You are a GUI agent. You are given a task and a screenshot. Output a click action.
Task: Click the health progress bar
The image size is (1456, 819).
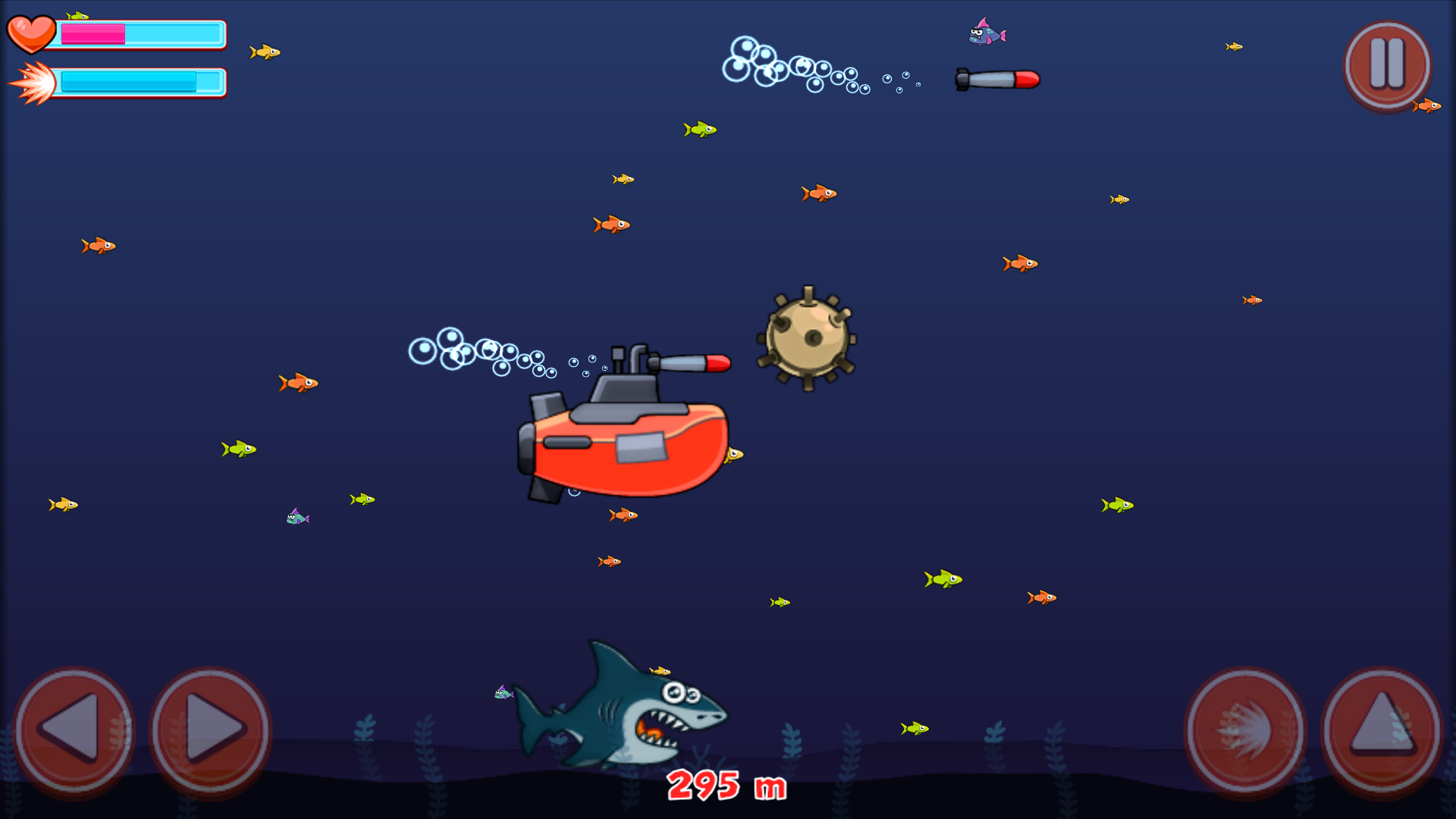[x=140, y=33]
